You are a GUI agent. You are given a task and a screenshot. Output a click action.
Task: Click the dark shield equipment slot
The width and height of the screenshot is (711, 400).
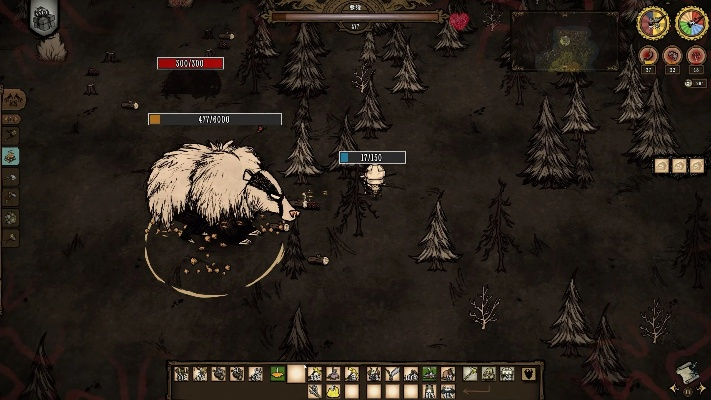528,374
